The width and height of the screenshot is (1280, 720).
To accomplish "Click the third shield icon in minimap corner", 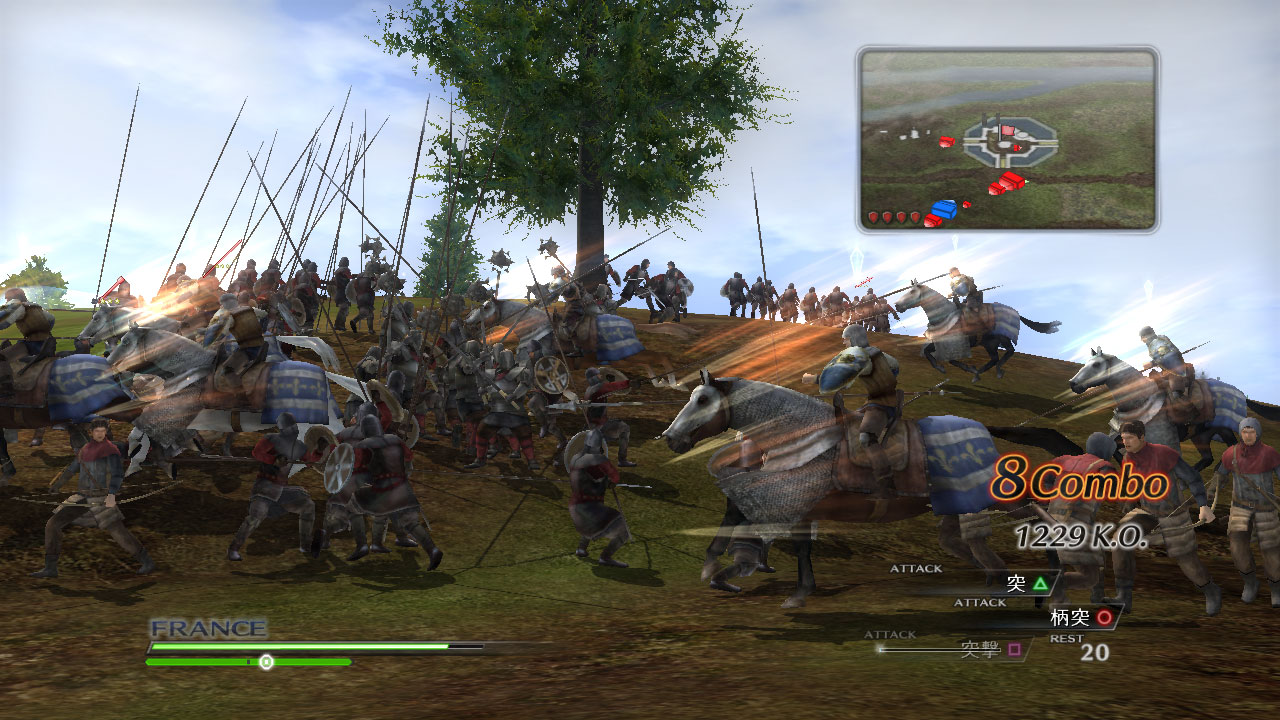I will click(901, 216).
